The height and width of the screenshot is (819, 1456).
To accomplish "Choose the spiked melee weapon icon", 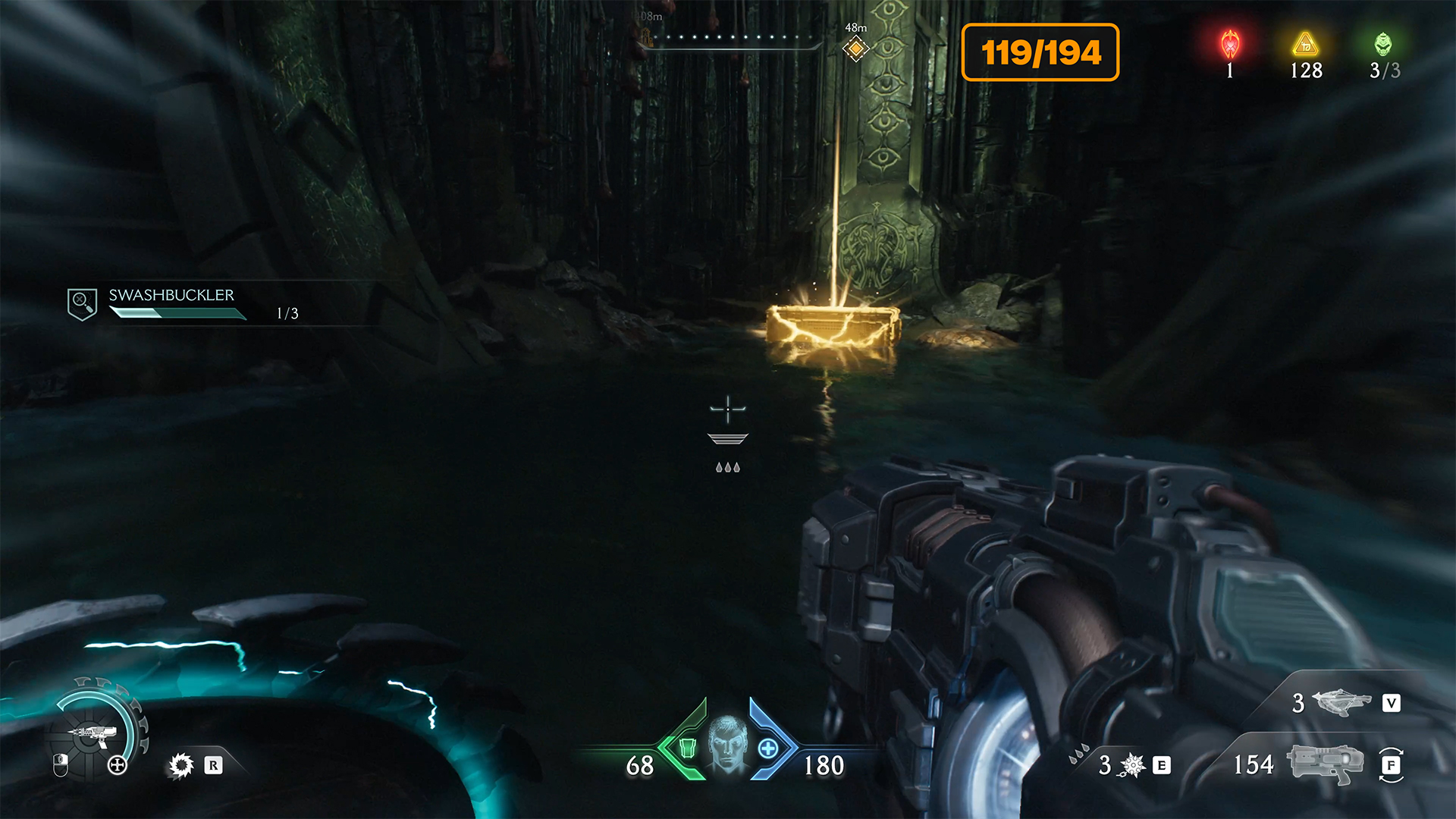I will pos(1132,765).
